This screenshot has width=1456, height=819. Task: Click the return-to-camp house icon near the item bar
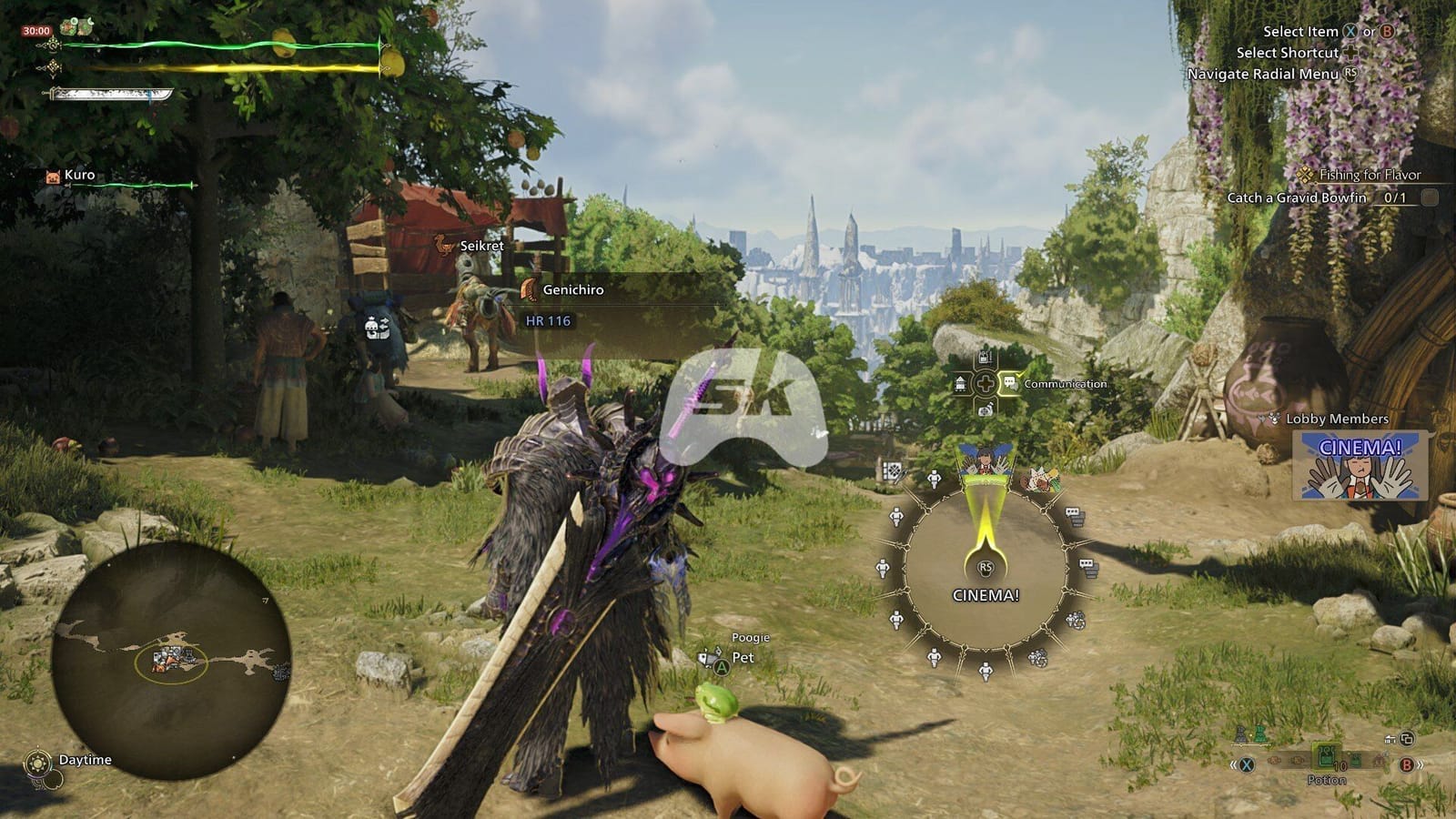click(1390, 740)
